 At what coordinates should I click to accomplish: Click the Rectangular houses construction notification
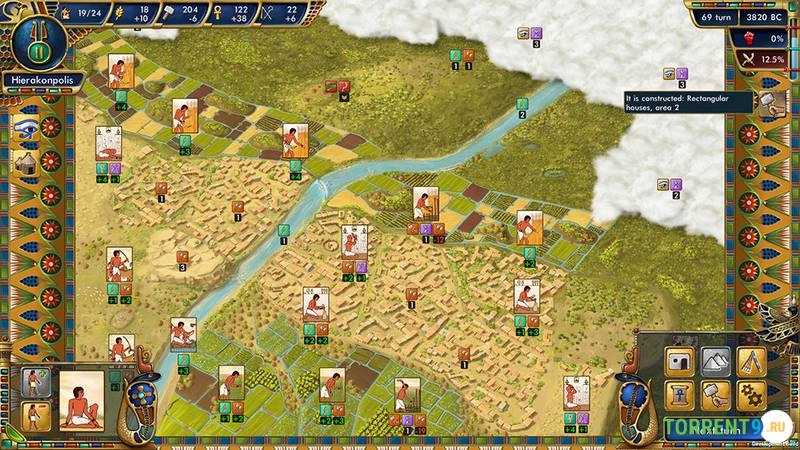[688, 103]
